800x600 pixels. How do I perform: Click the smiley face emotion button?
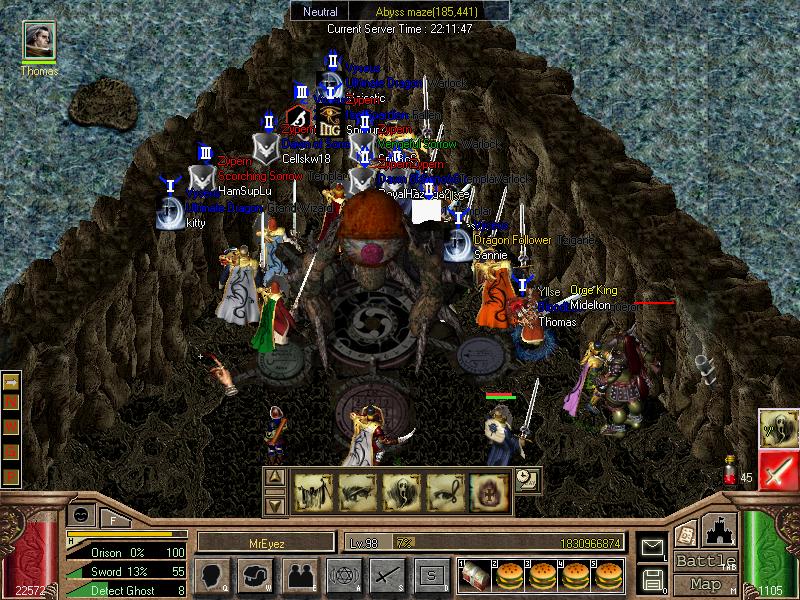point(81,514)
